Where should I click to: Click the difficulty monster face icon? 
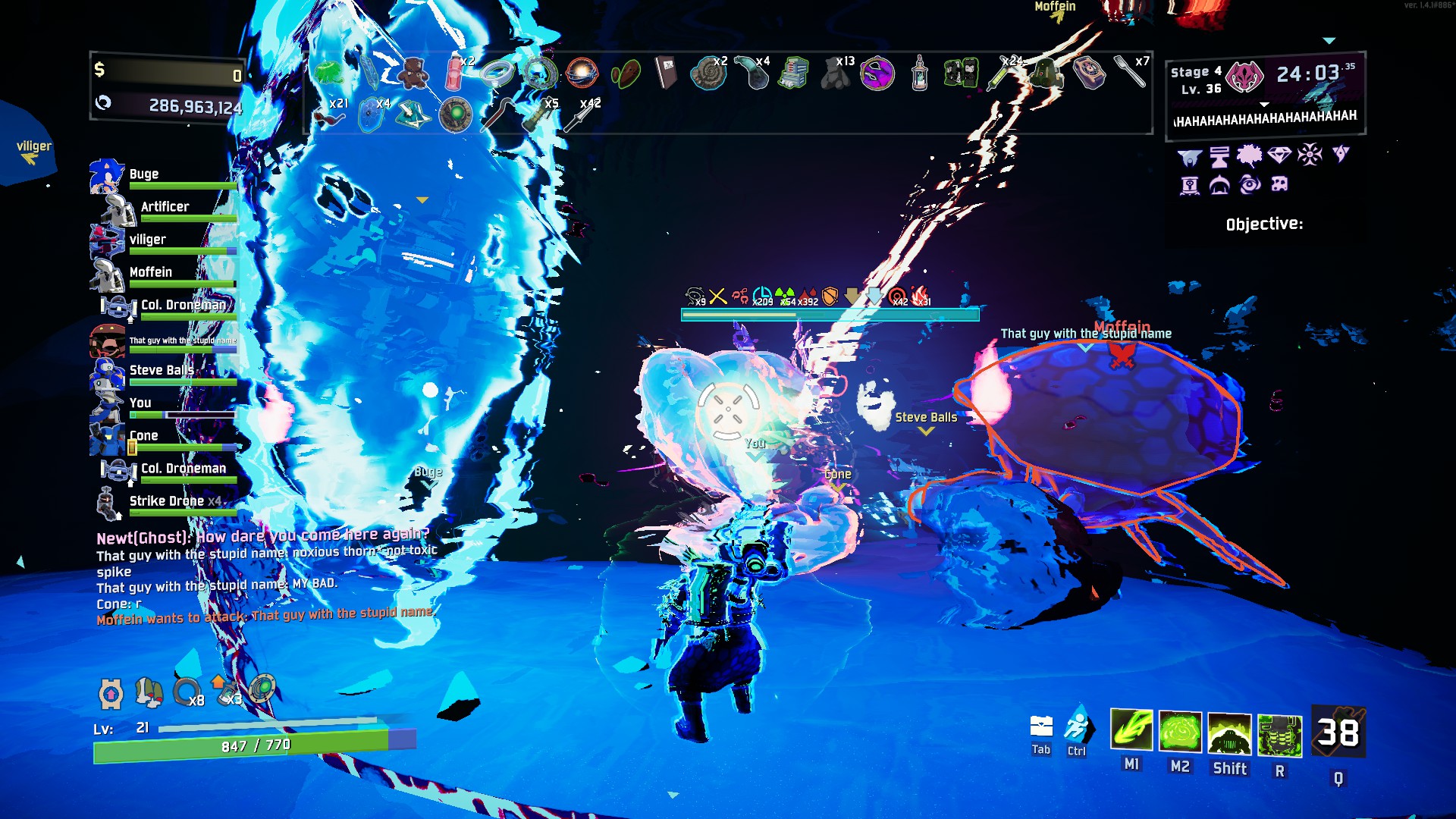tap(1244, 77)
